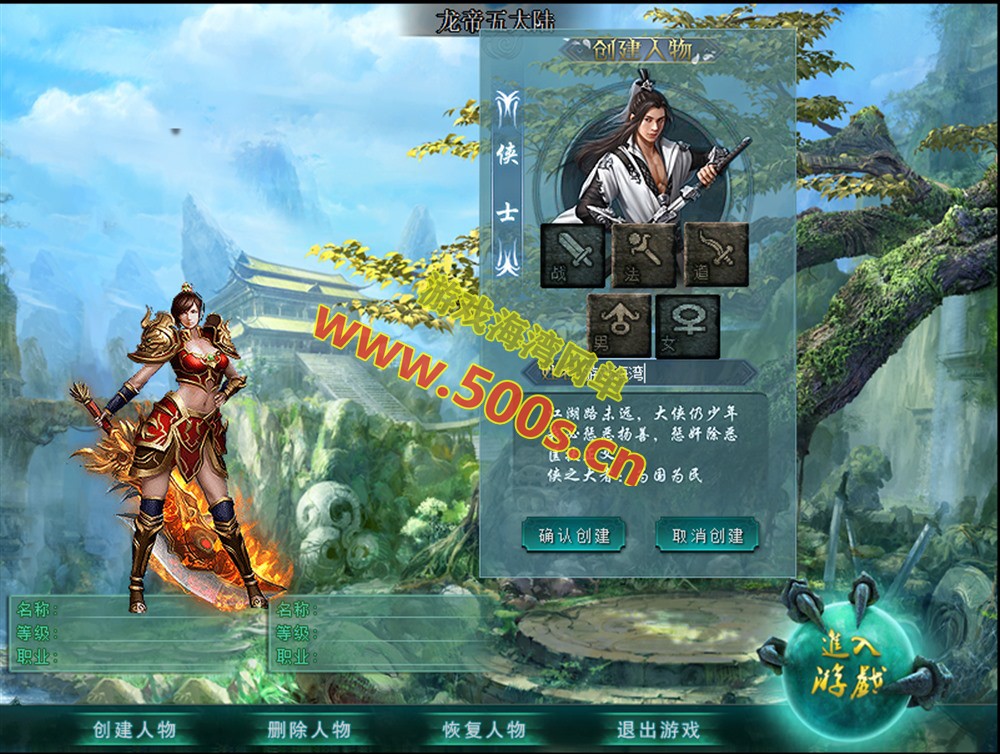This screenshot has width=1000, height=754.
Task: Cancel creation with 取消创建 button
Action: (x=707, y=535)
